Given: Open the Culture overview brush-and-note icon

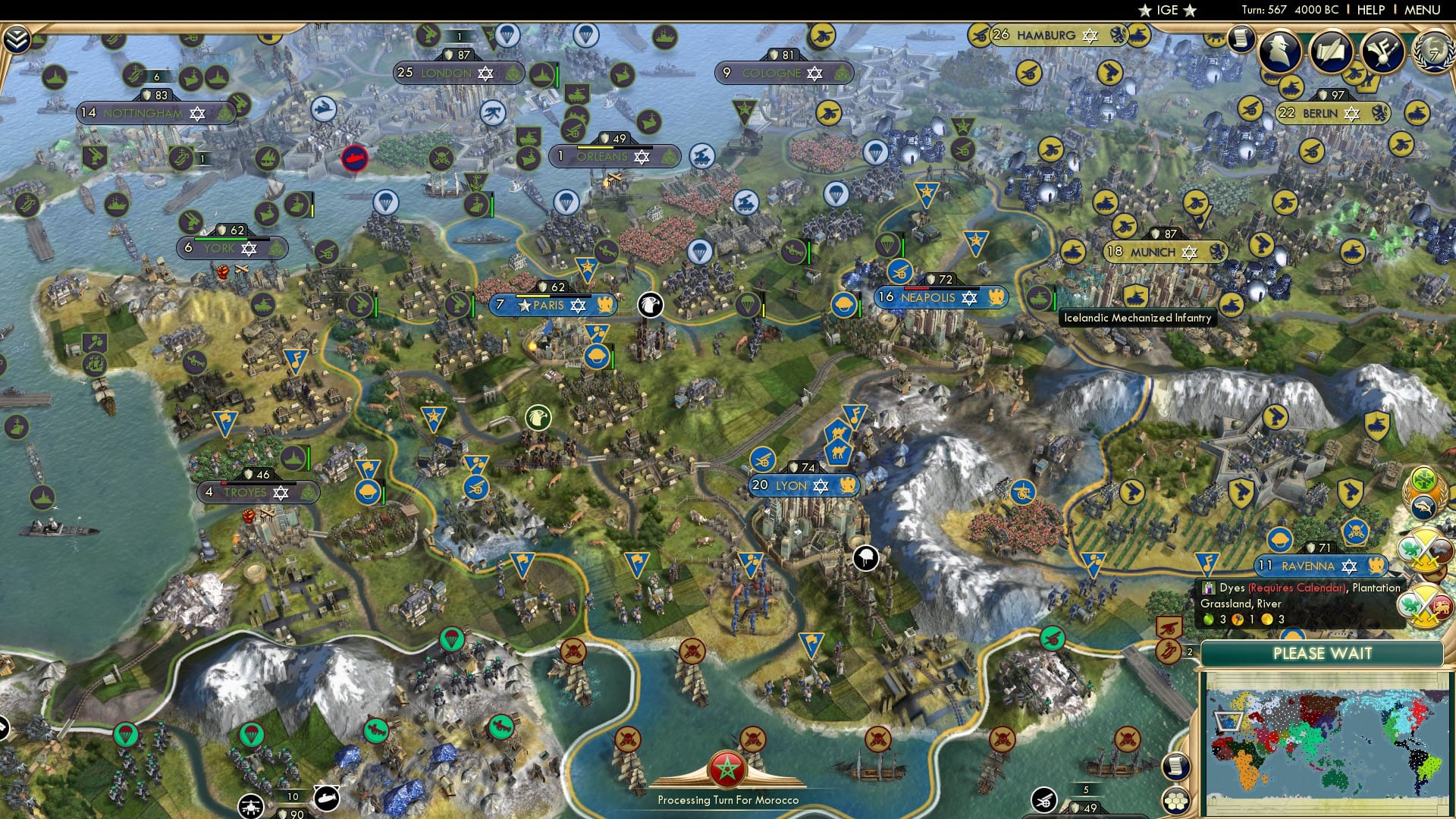Looking at the screenshot, I should 1382,53.
